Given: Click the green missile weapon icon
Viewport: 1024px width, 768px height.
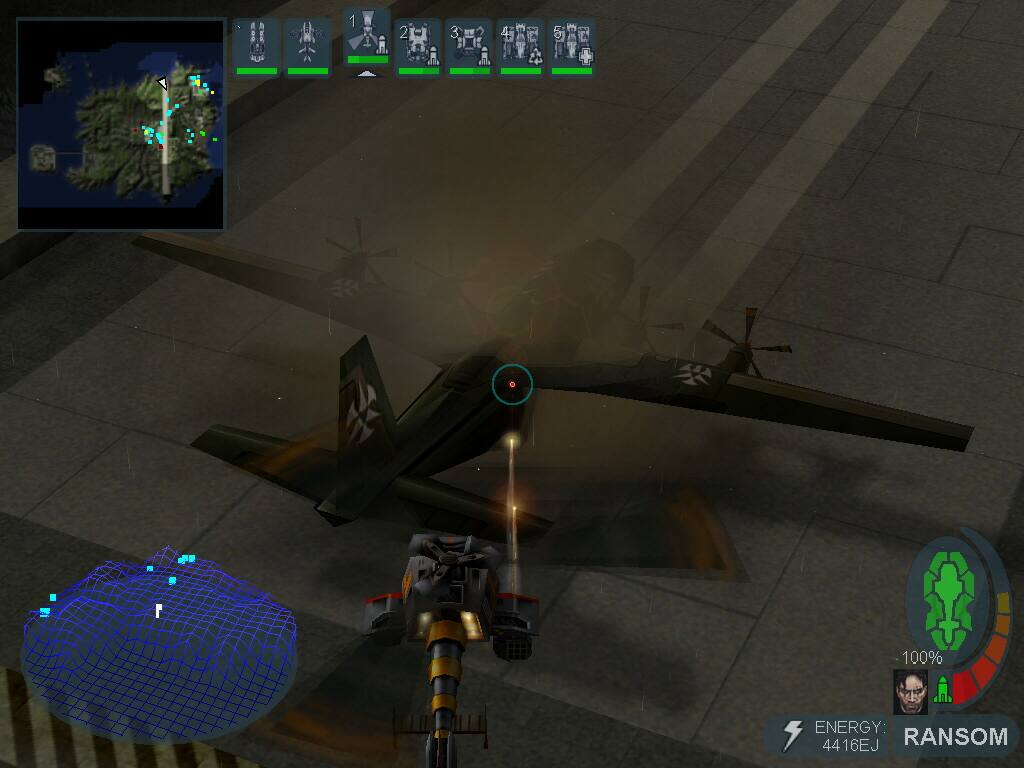Looking at the screenshot, I should [x=942, y=689].
